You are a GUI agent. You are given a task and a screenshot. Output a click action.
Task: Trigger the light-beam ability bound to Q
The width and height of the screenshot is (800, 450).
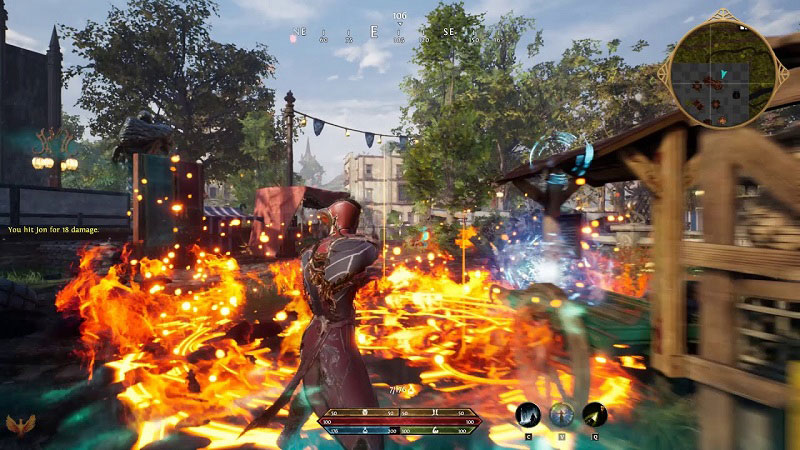[x=595, y=414]
